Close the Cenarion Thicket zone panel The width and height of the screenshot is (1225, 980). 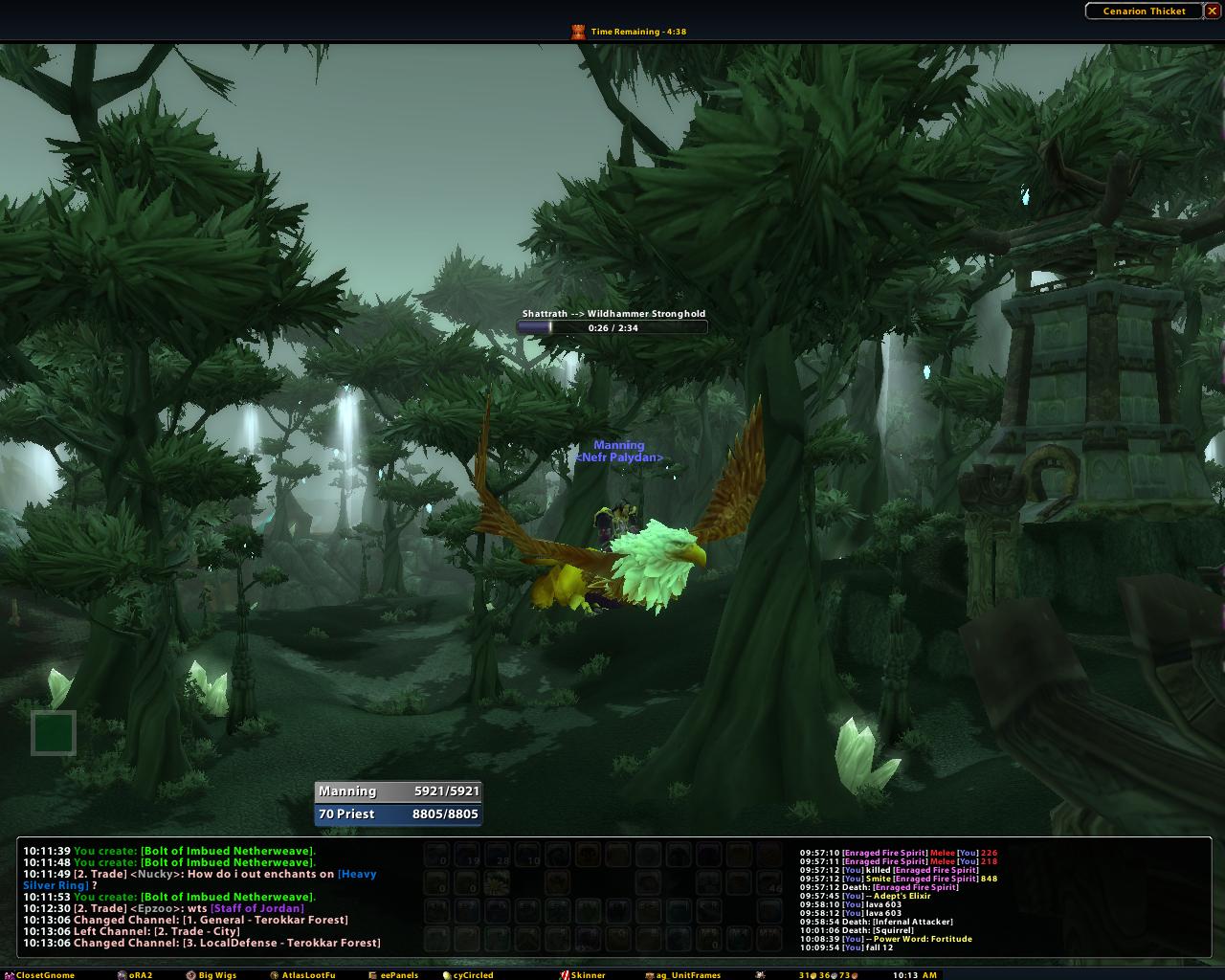tap(1212, 11)
